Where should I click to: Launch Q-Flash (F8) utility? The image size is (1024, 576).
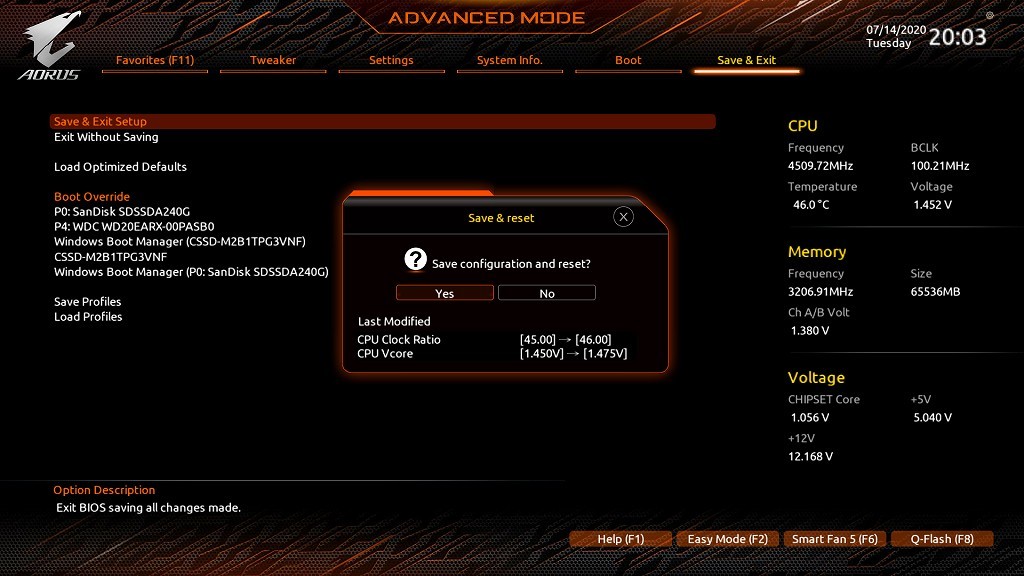942,539
